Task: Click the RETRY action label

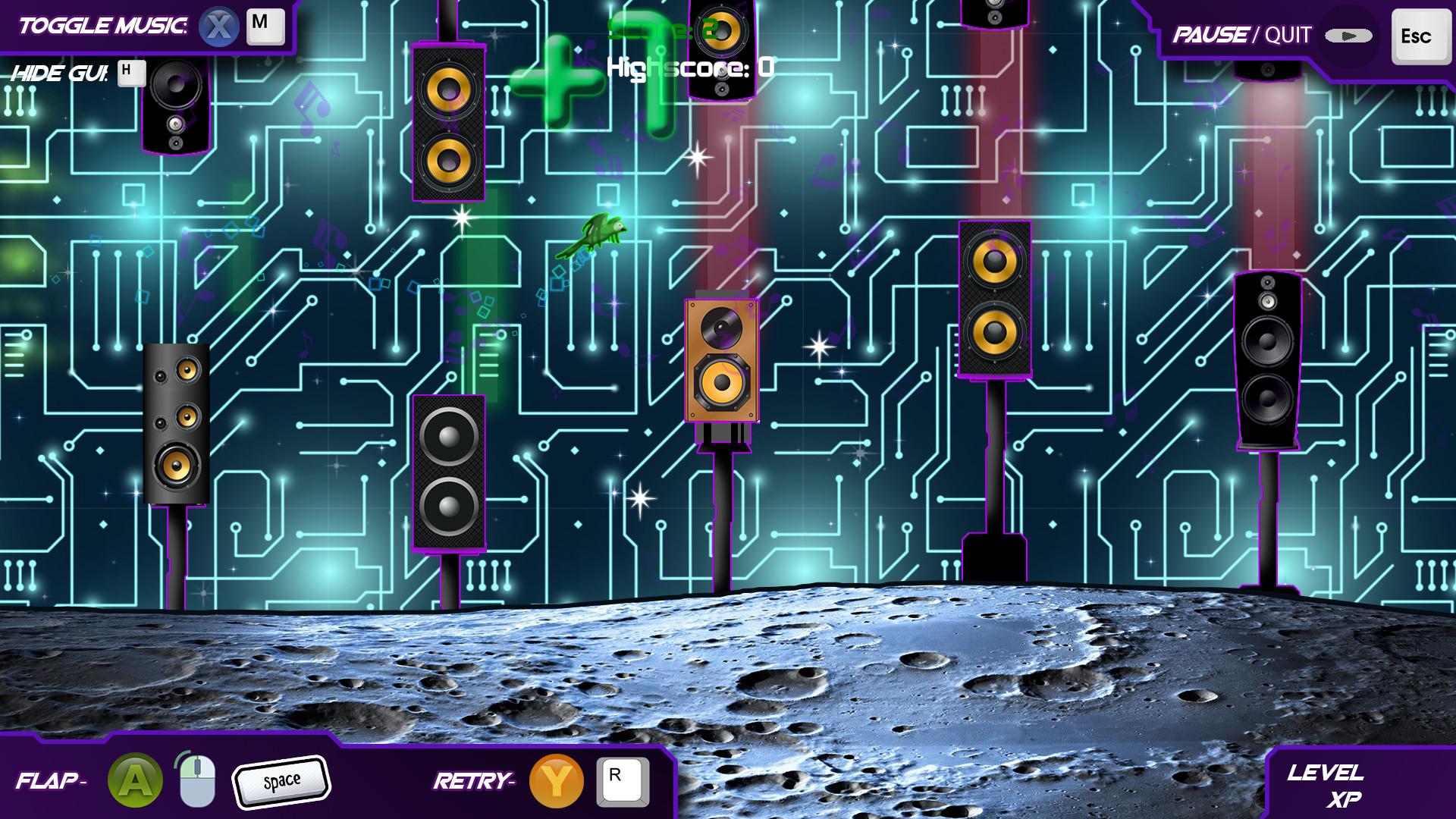Action: (474, 779)
